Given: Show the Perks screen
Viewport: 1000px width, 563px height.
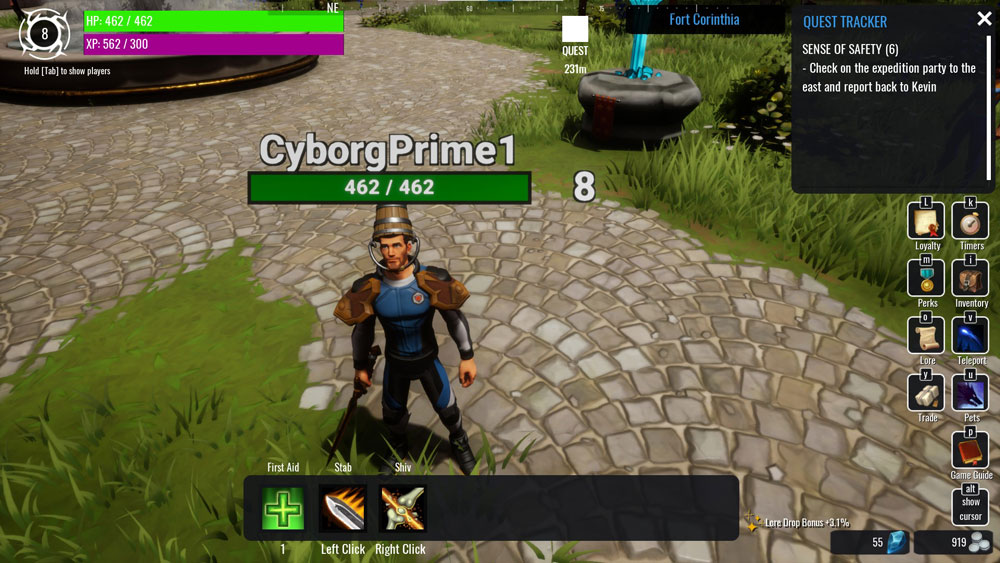Looking at the screenshot, I should pyautogui.click(x=926, y=279).
